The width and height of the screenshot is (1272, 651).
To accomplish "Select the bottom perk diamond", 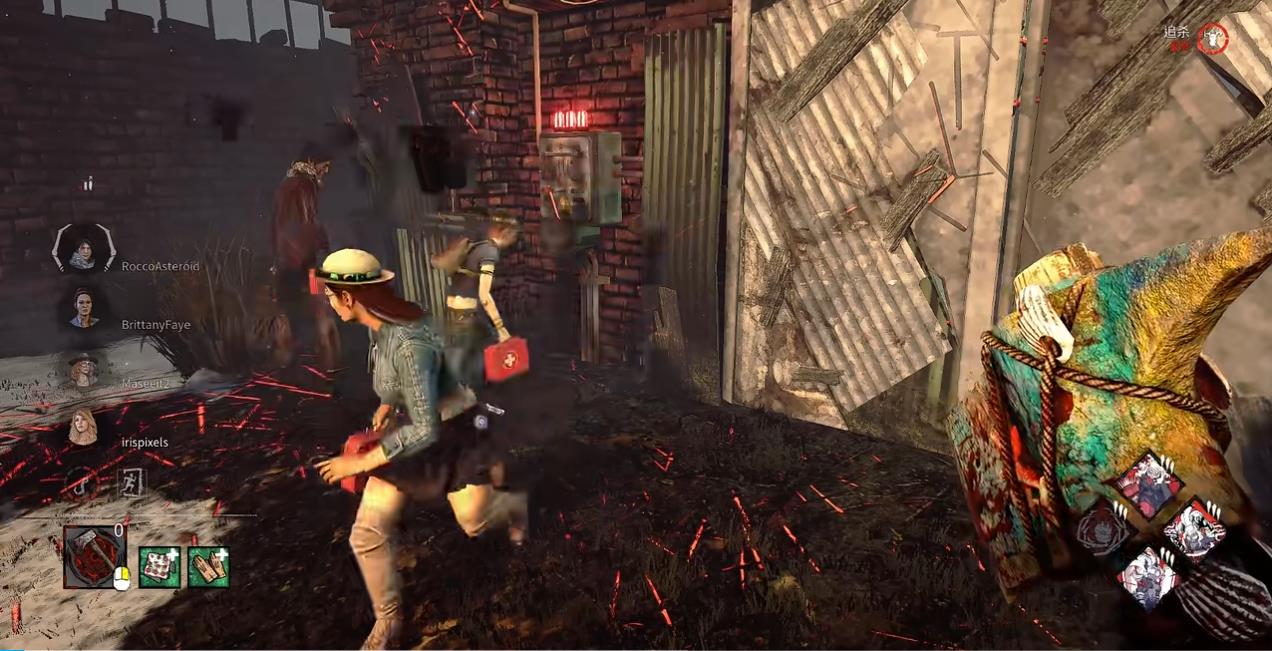I will coord(1147,574).
